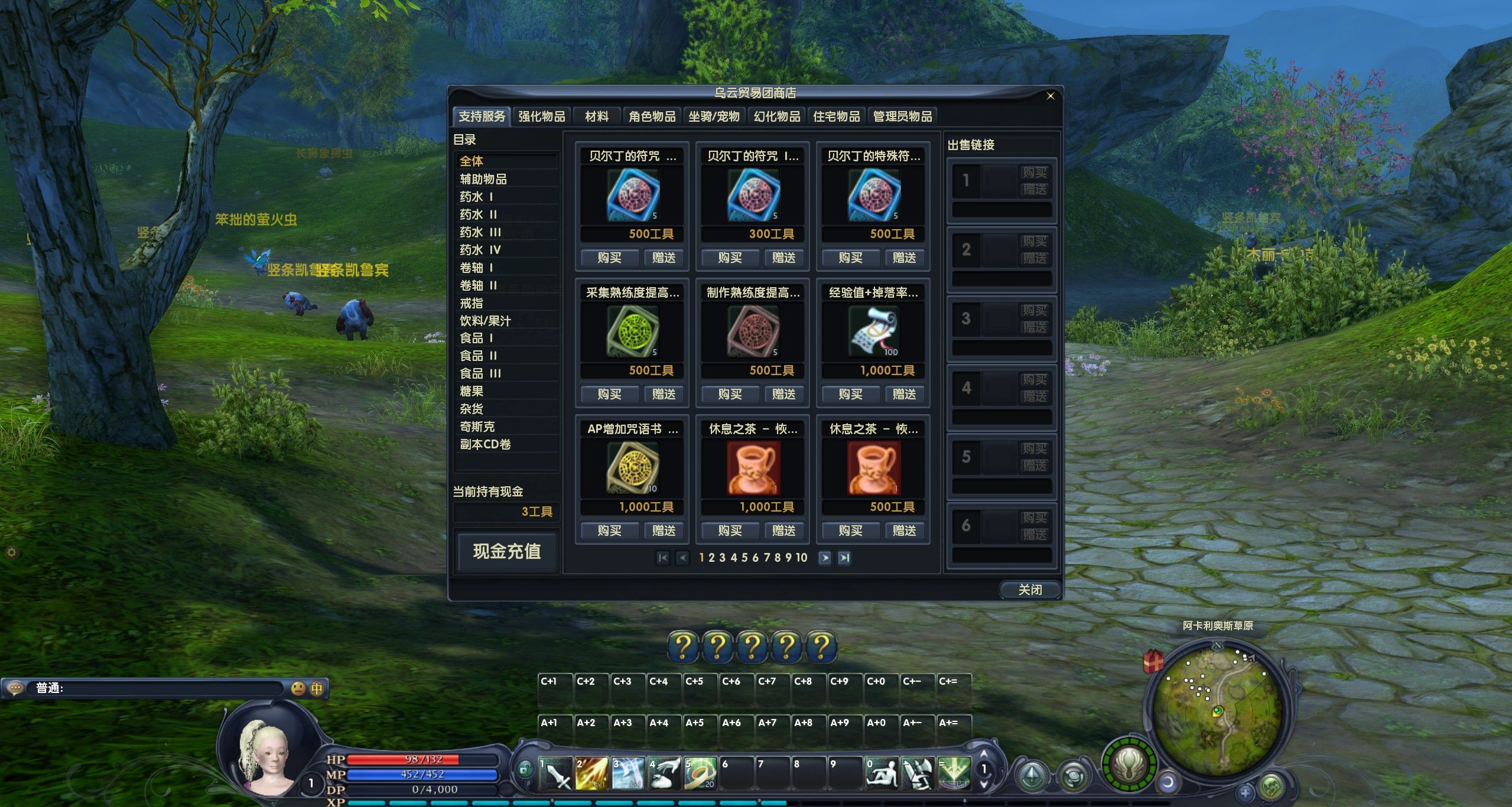Purchase the AP增加咒语书 for 1,000

[x=609, y=531]
